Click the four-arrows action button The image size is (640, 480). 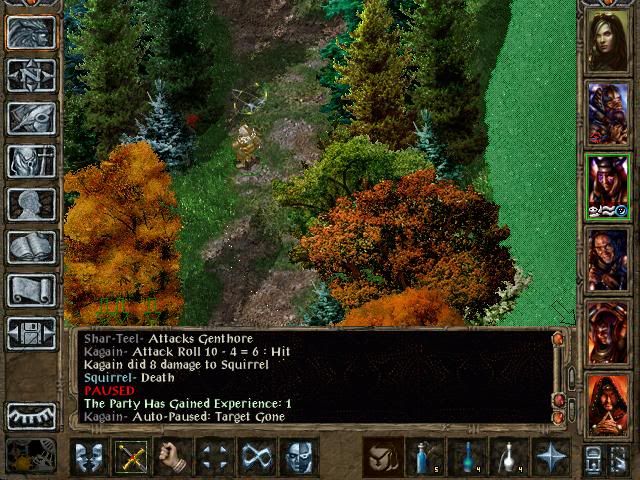pyautogui.click(x=215, y=457)
